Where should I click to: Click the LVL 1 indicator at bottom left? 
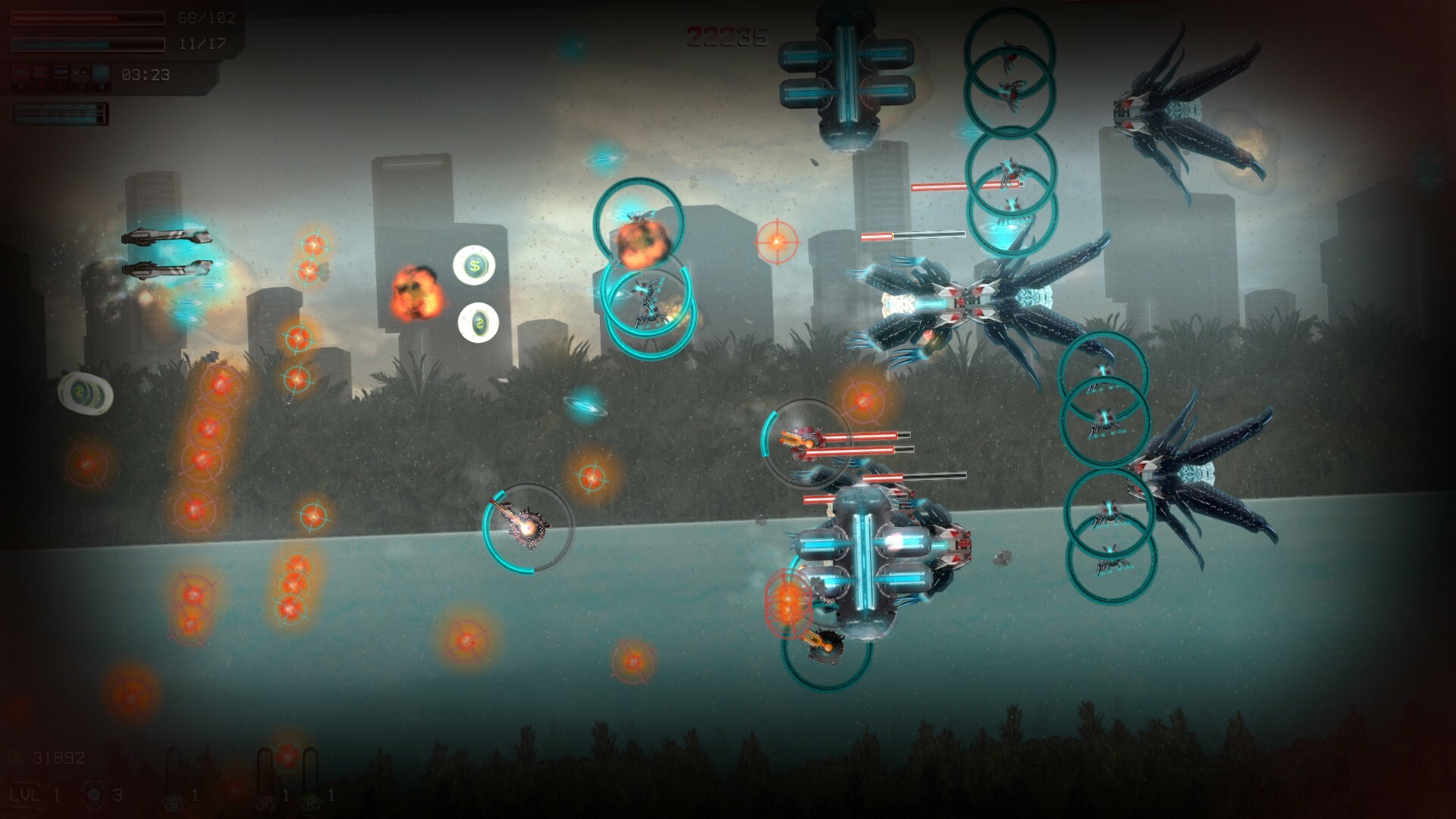click(27, 794)
